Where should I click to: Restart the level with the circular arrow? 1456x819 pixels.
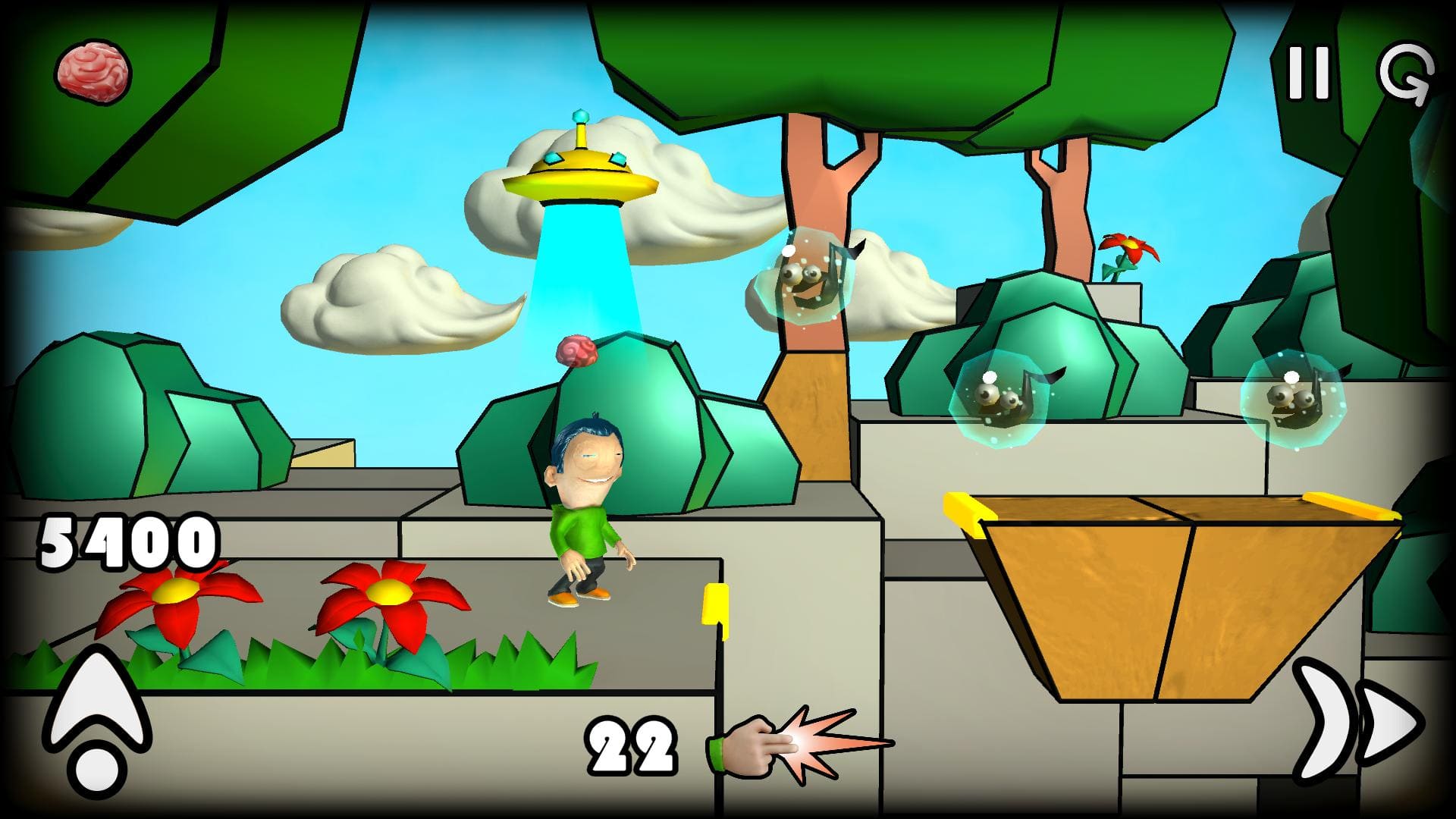pyautogui.click(x=1405, y=73)
